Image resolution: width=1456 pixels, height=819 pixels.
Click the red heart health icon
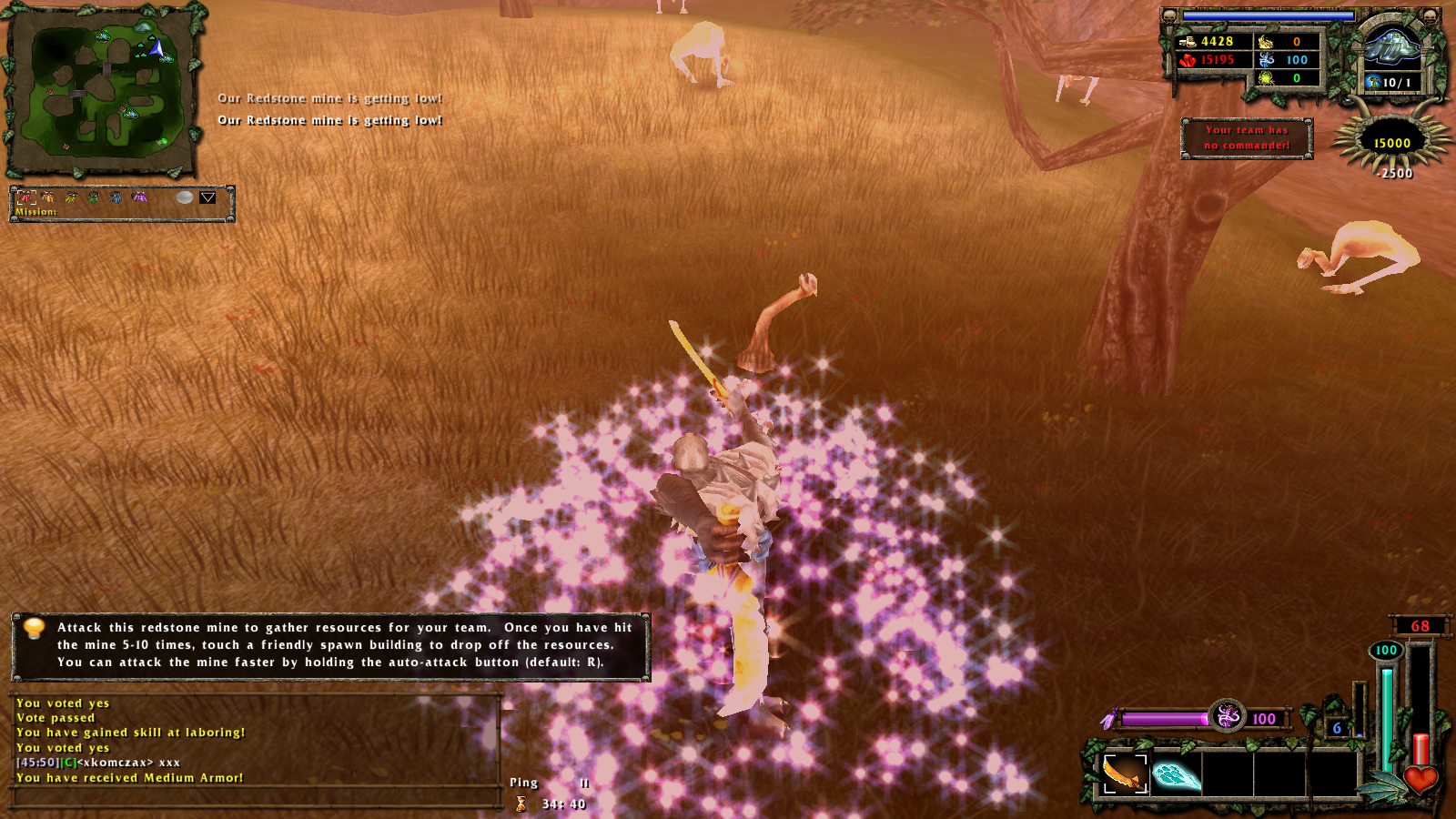pyautogui.click(x=1420, y=779)
